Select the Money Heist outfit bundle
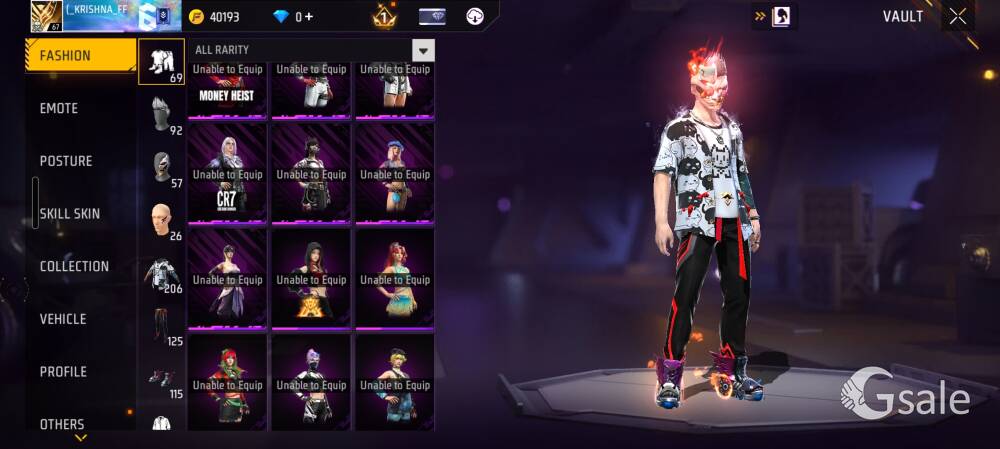The width and height of the screenshot is (1000, 449). click(227, 88)
